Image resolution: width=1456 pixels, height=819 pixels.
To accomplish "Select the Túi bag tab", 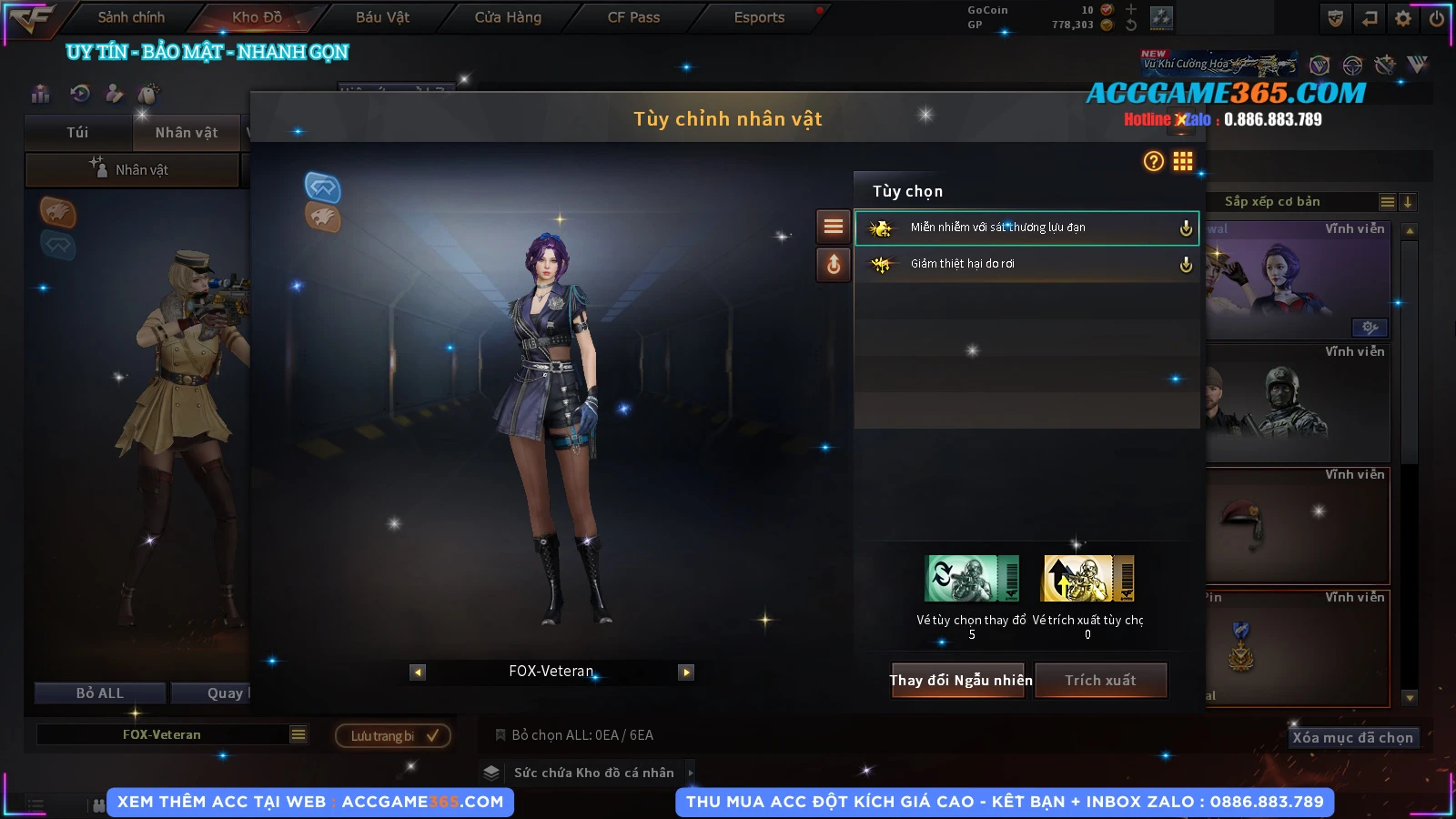I will [78, 133].
